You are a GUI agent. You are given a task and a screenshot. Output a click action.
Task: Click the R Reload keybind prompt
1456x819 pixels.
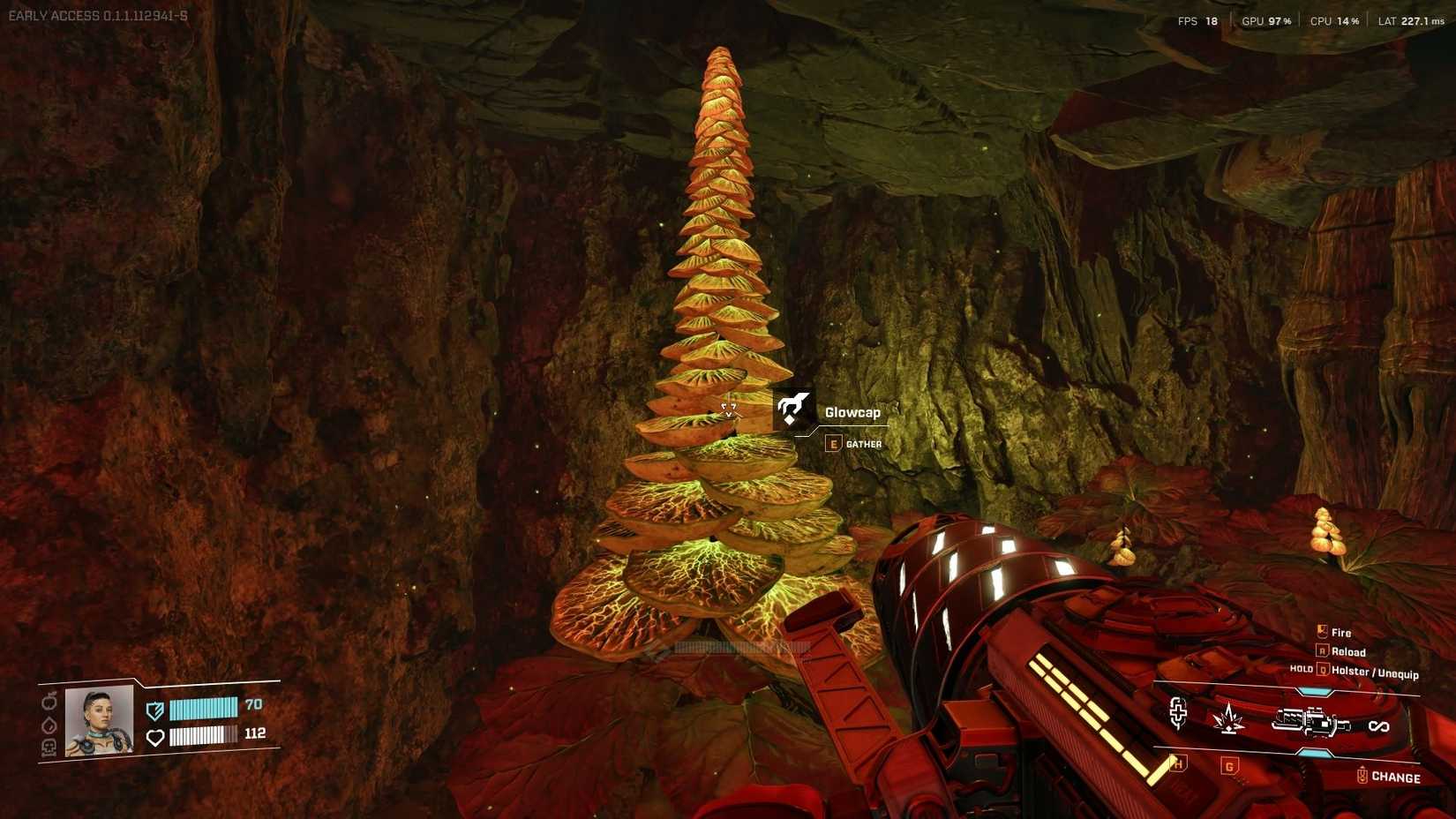(1337, 652)
